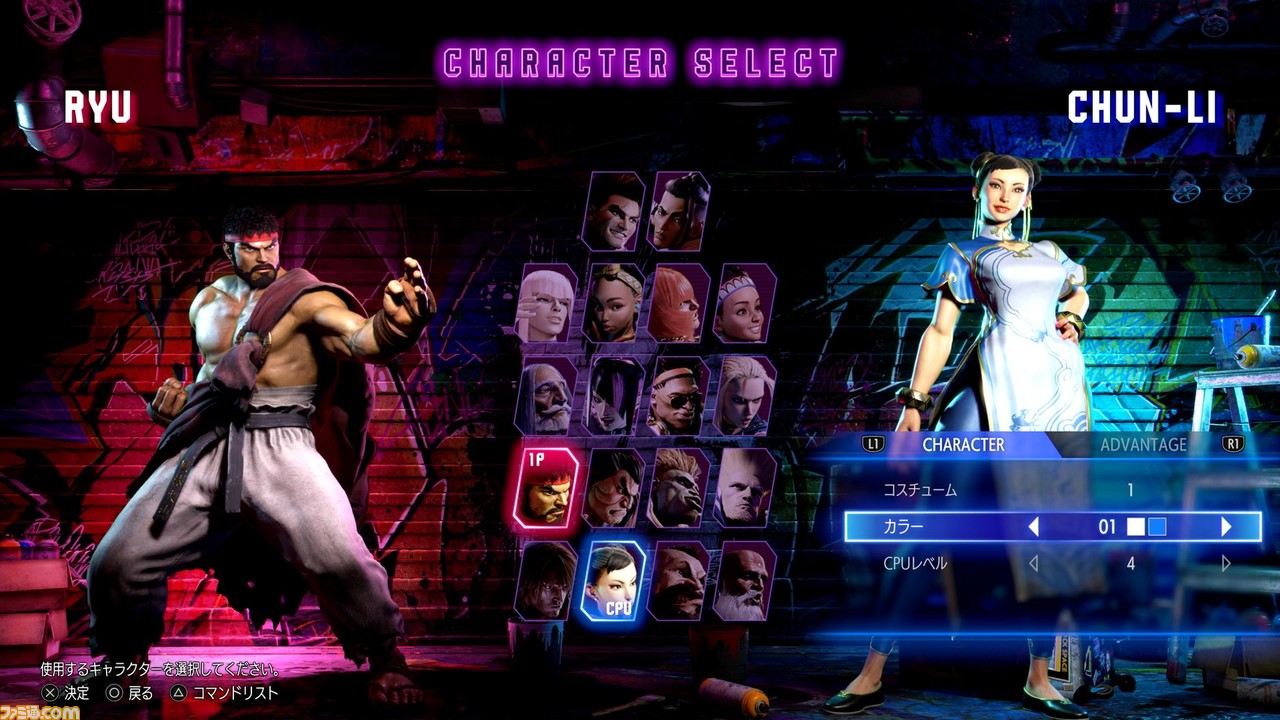Choose Ken's portrait tile
Screen dimensions: 1280x720
click(546, 579)
